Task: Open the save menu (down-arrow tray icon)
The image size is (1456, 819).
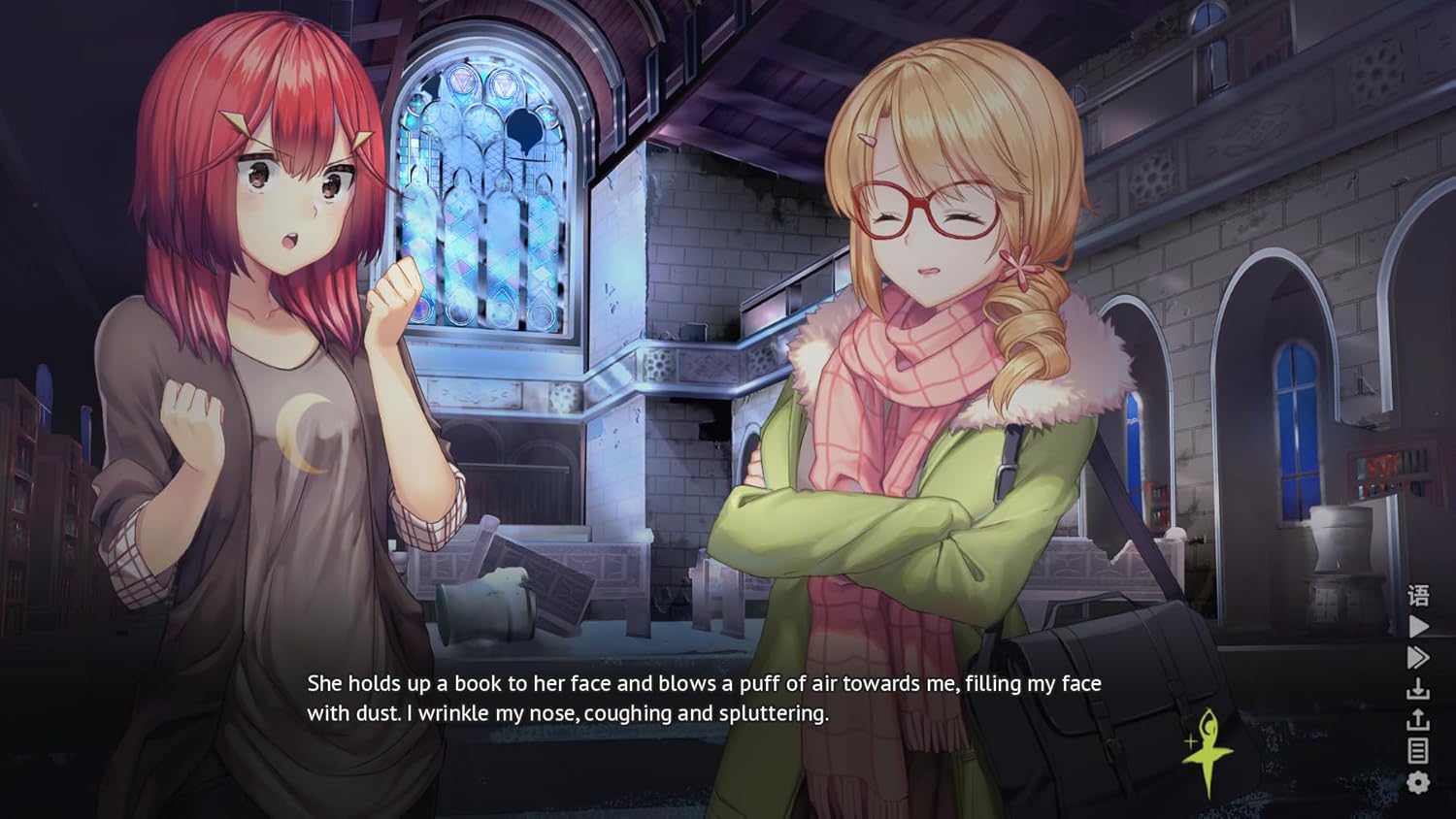Action: tap(1418, 689)
